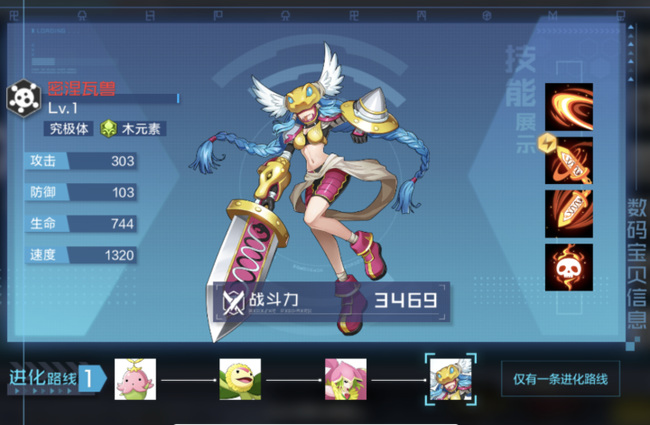Pick the pink flower Digimon evolution stage

coord(345,379)
